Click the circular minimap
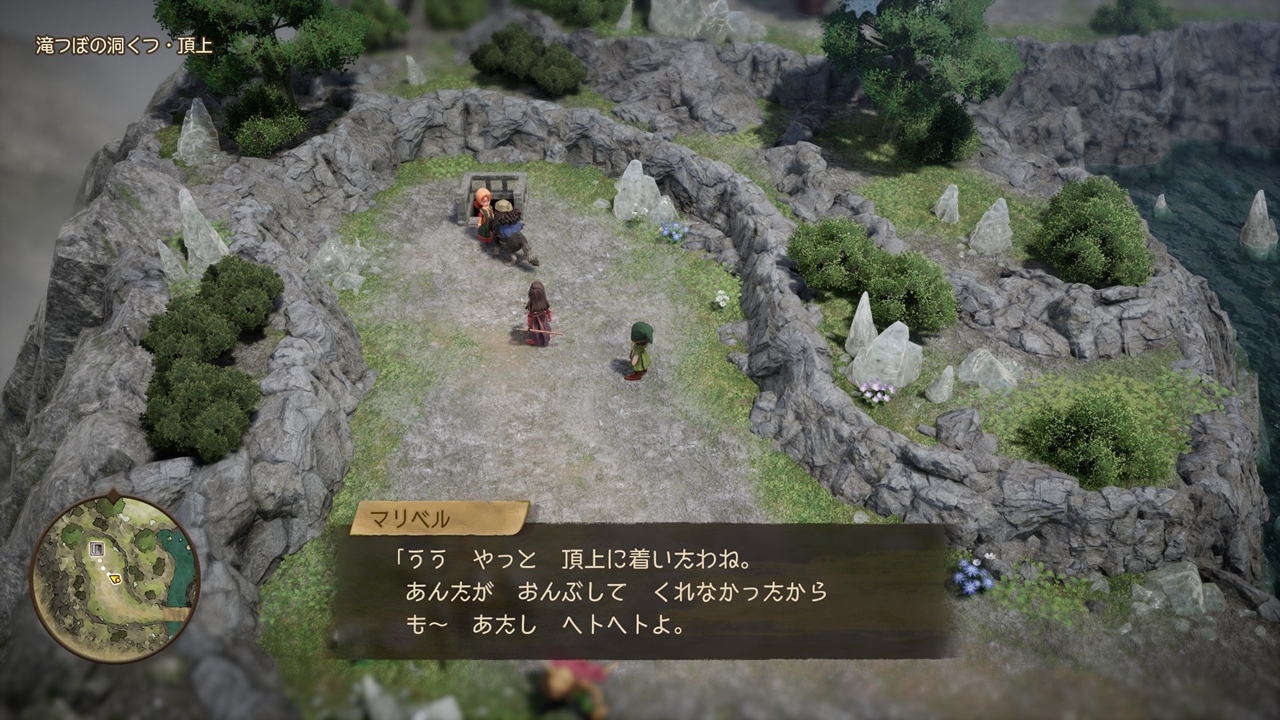The height and width of the screenshot is (720, 1280). click(x=115, y=577)
